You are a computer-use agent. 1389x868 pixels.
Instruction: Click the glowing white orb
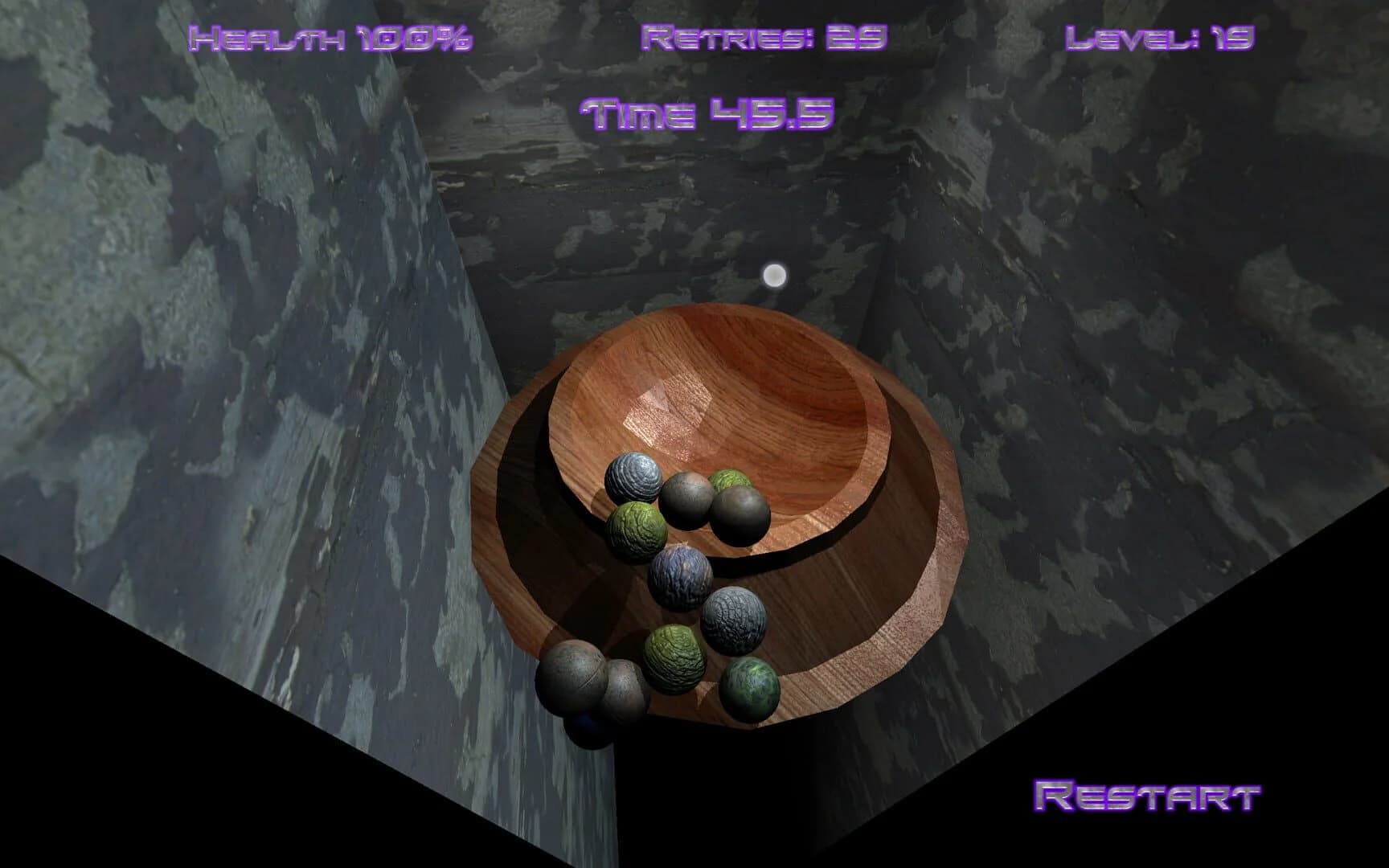pos(776,276)
